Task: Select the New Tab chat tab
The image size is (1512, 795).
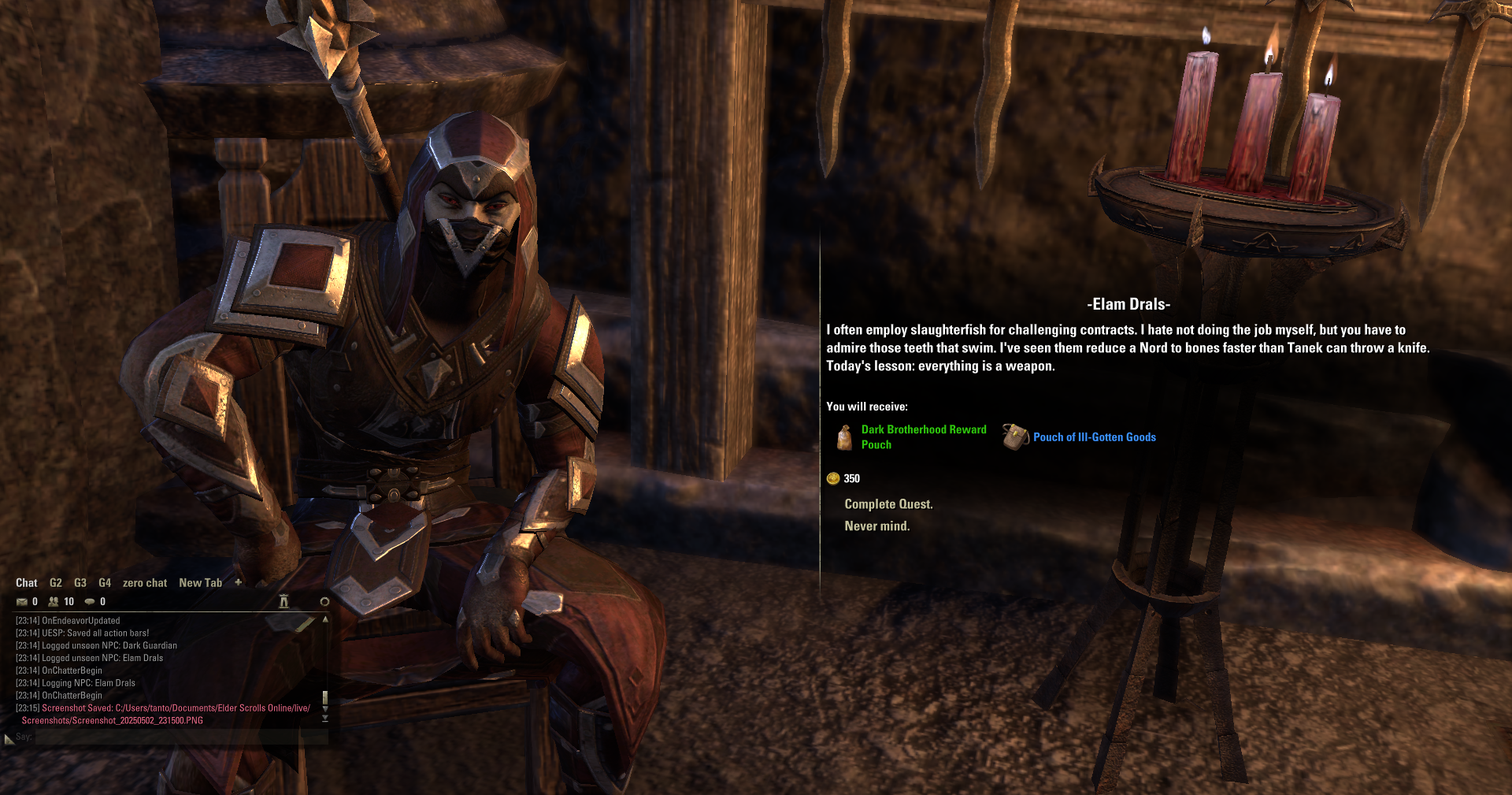Action: point(200,583)
